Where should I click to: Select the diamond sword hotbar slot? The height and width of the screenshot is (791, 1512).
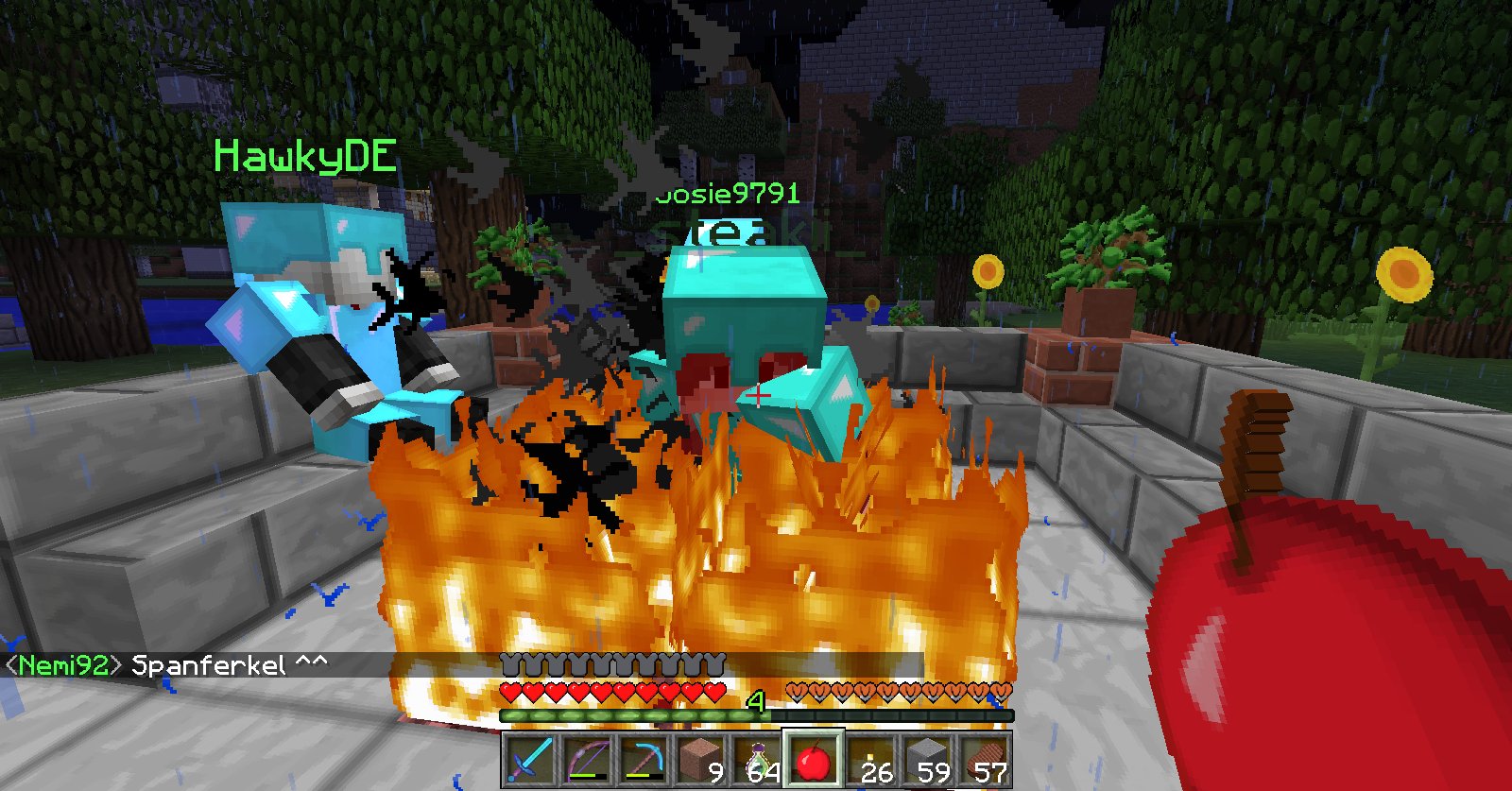pyautogui.click(x=529, y=759)
